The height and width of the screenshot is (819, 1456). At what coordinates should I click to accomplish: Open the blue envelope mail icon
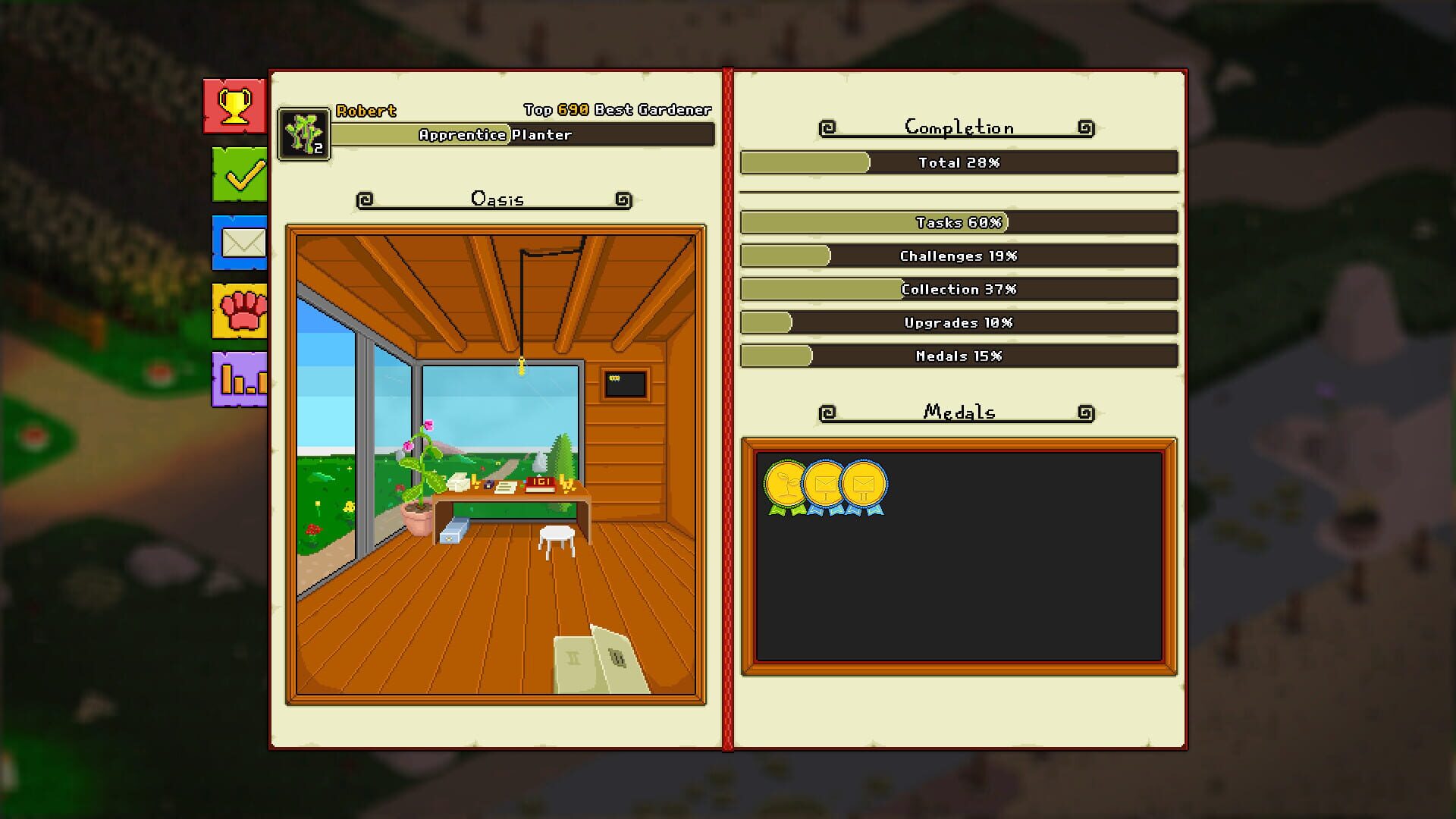pyautogui.click(x=239, y=243)
